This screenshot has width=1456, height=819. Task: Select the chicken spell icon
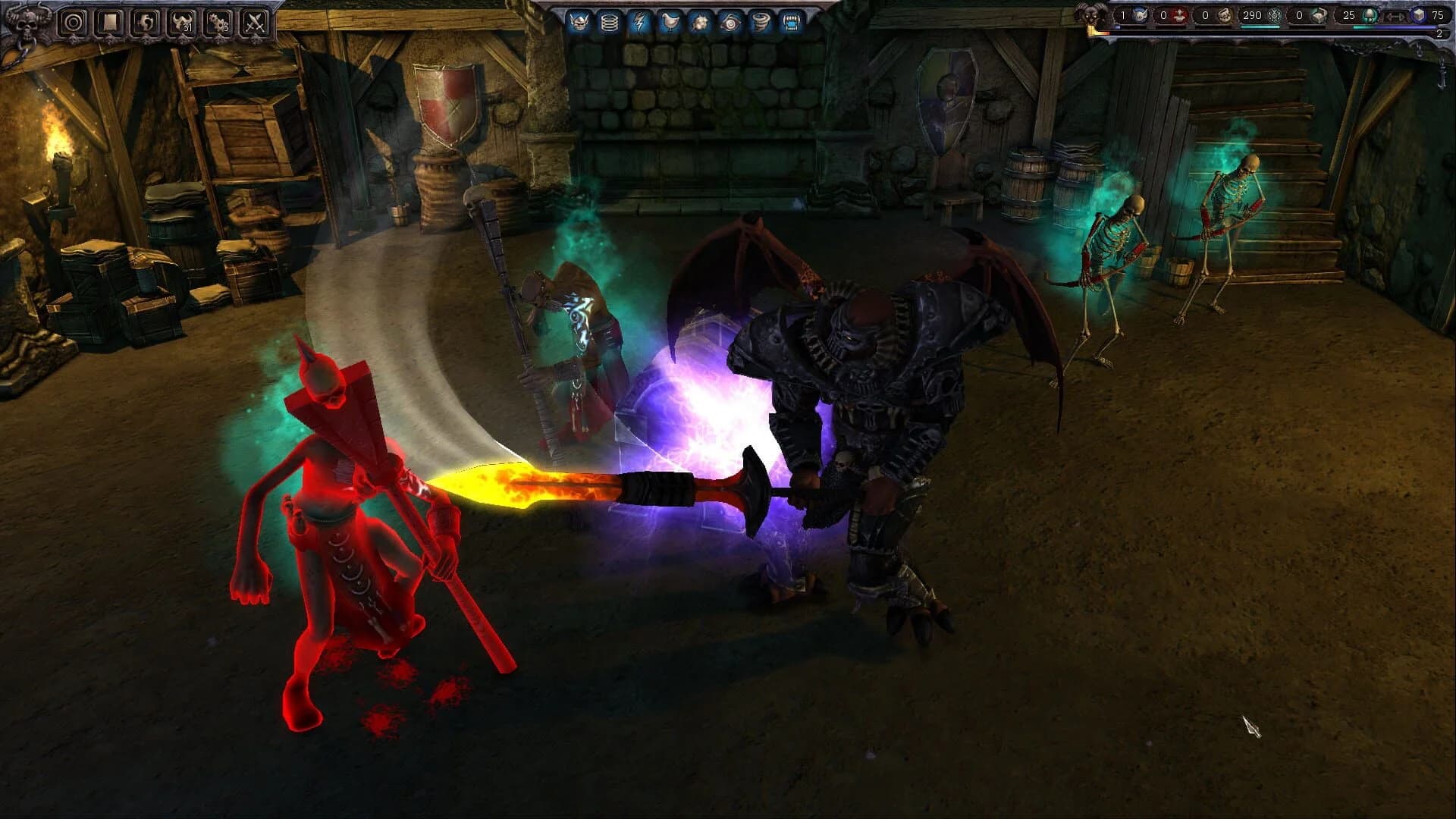click(x=670, y=22)
